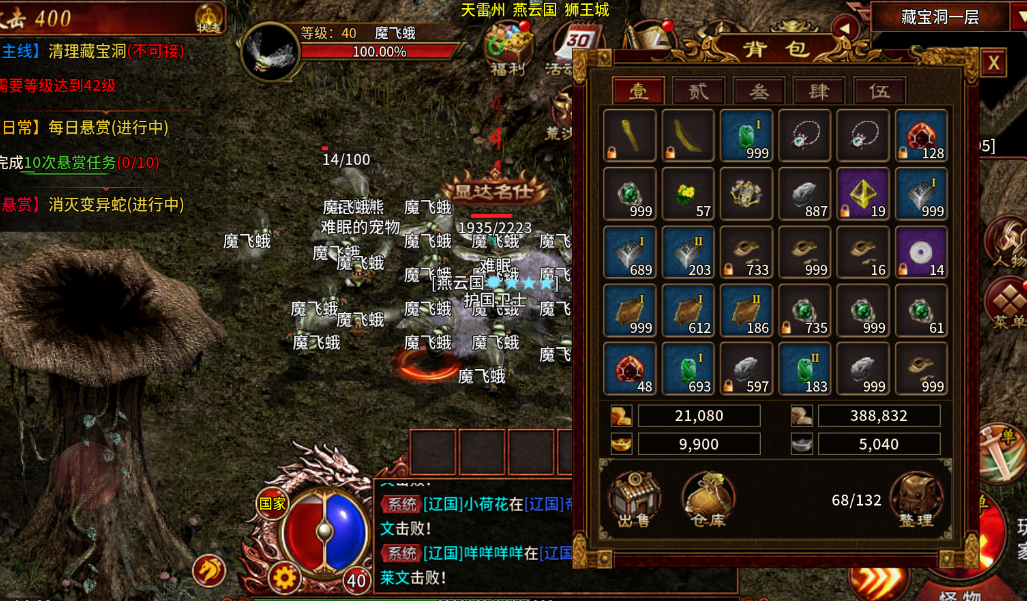Select the red gem item with 128
This screenshot has width=1027, height=601.
(921, 135)
